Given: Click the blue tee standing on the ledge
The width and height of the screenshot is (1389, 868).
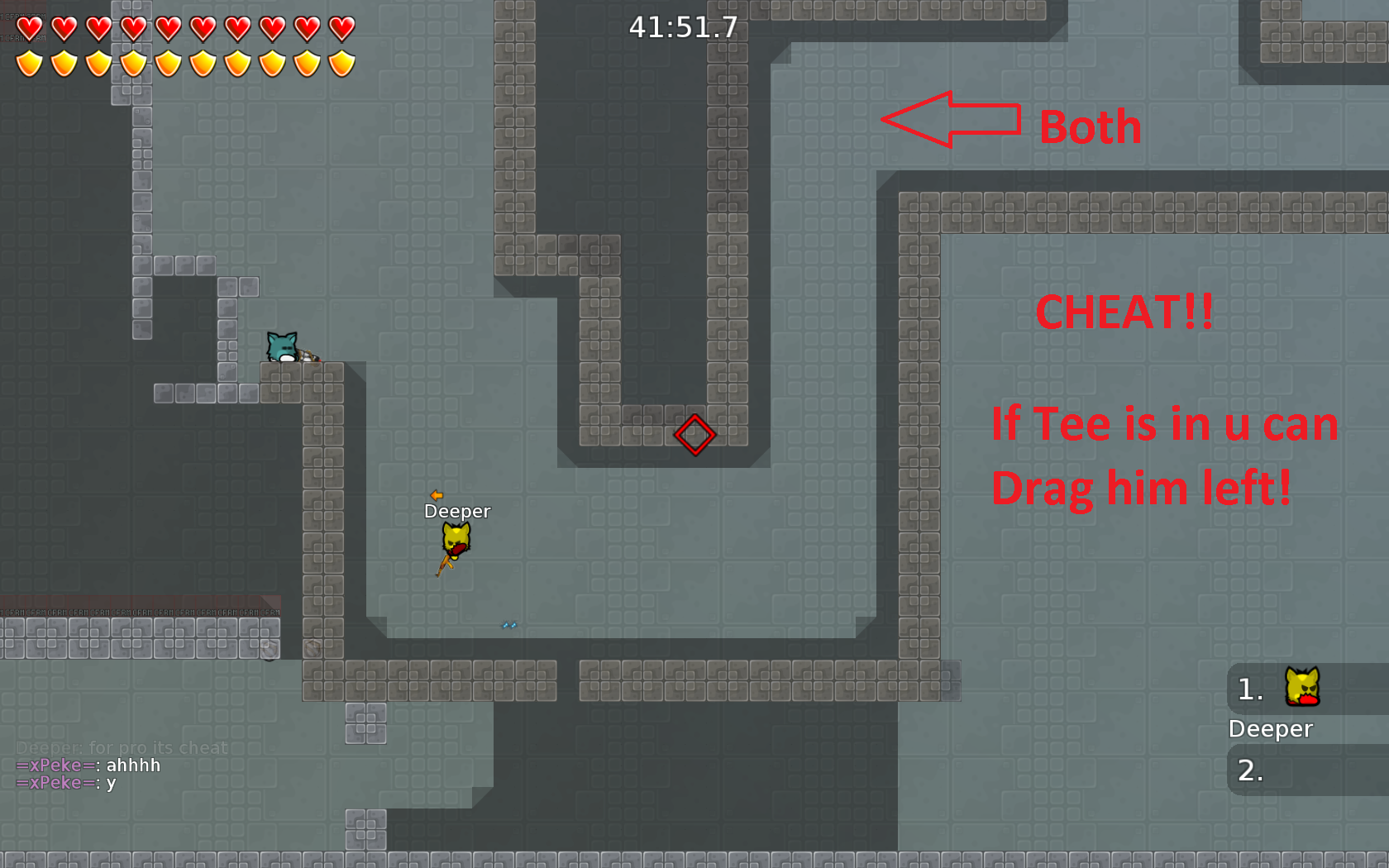Looking at the screenshot, I should tap(281, 346).
